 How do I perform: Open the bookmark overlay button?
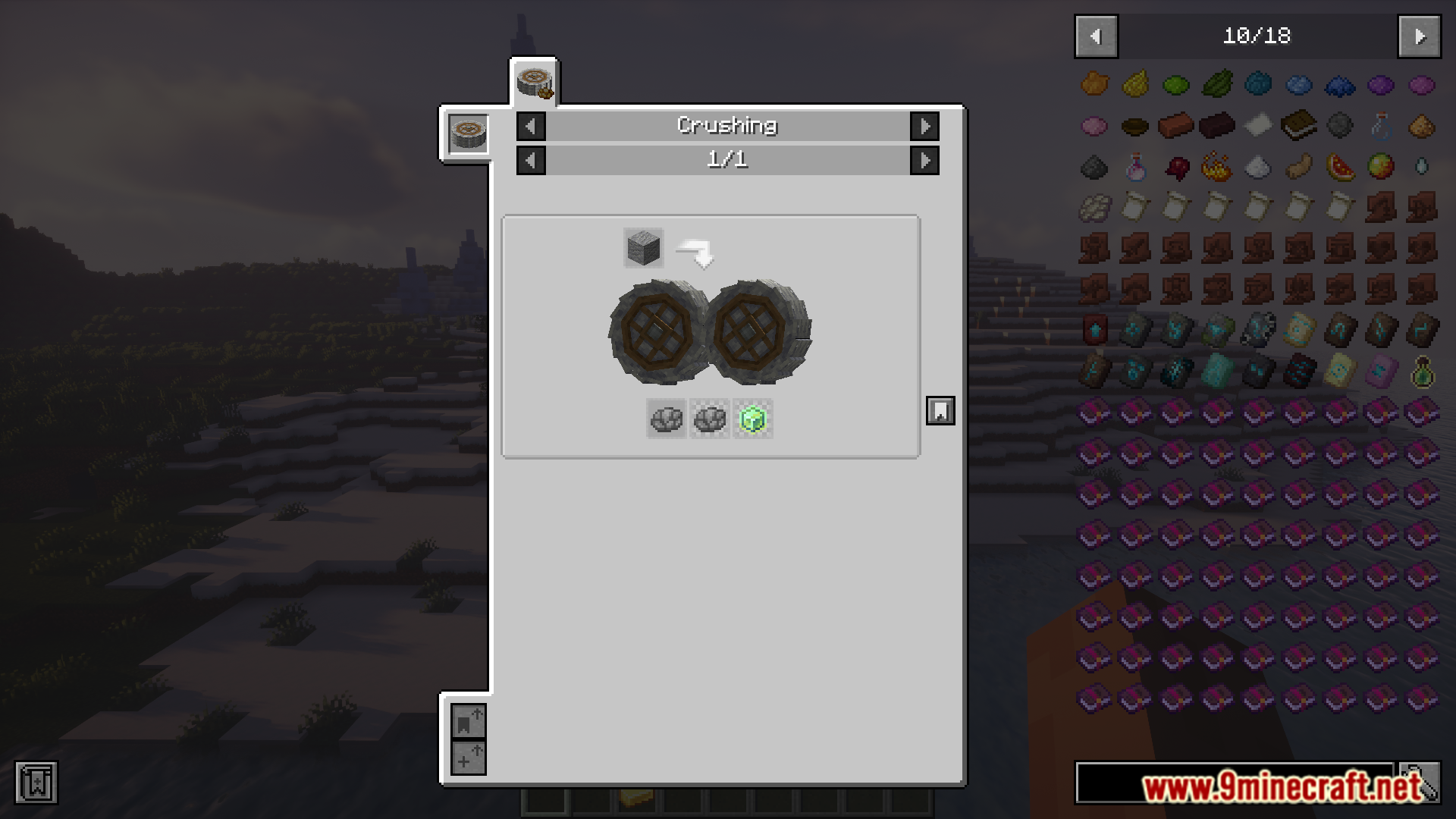coord(36,783)
